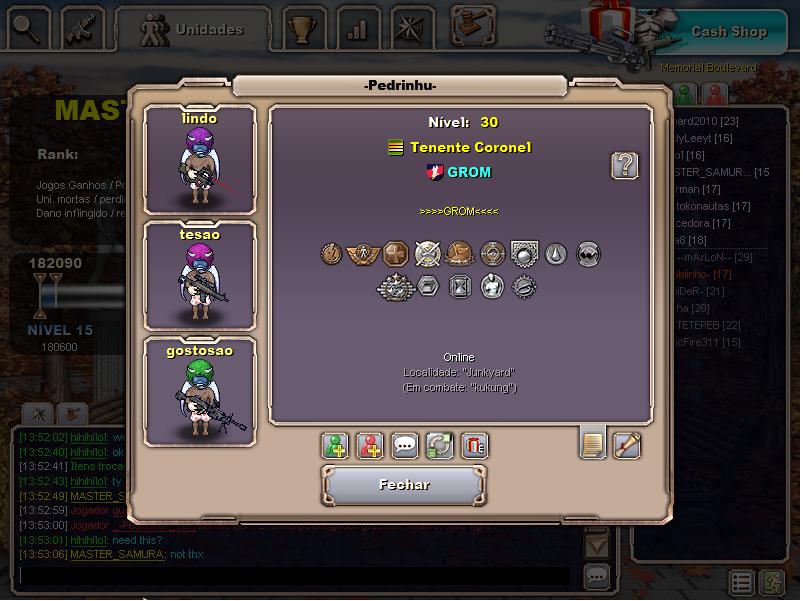This screenshot has height=601, width=803.
Task: Choose the green-helmet unit gostosao
Action: click(200, 390)
